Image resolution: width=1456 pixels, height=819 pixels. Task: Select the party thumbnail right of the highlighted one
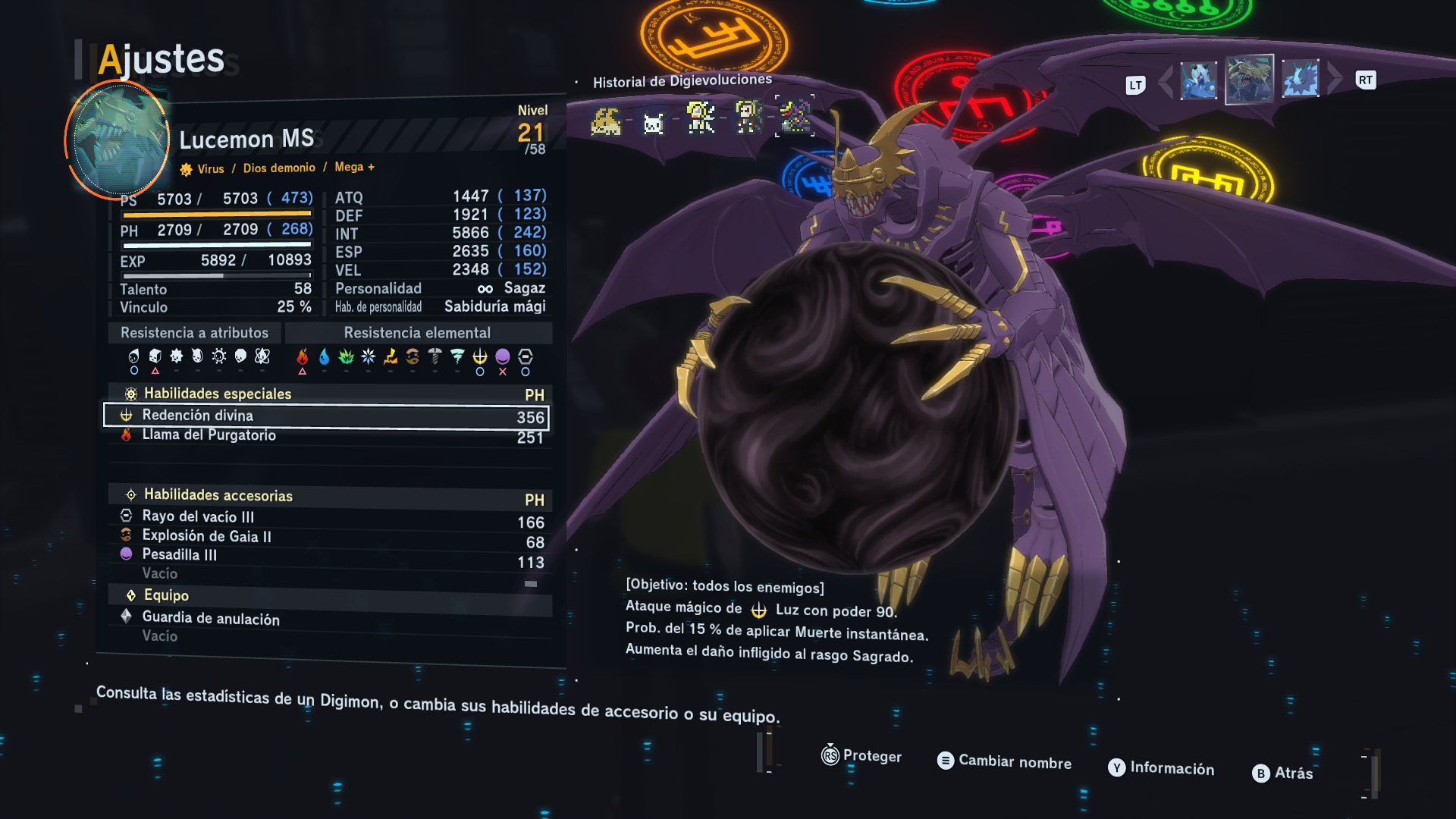coord(1301,79)
